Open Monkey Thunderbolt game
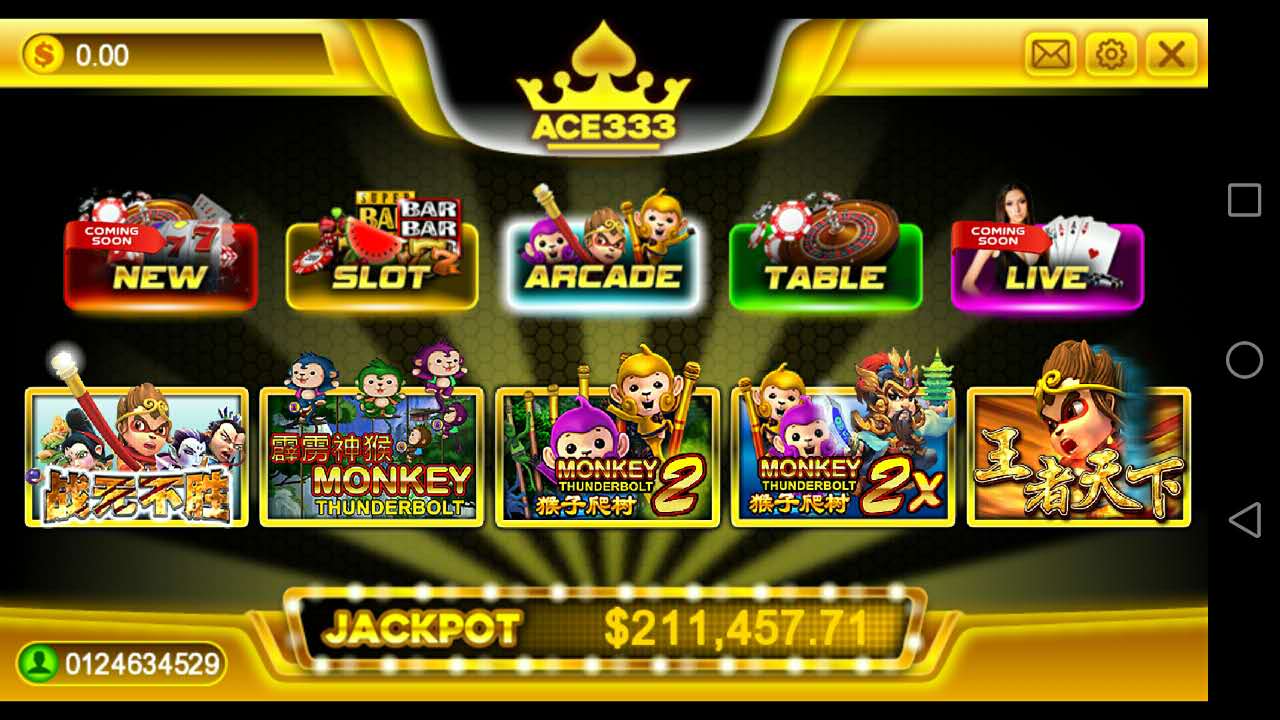 click(x=371, y=455)
